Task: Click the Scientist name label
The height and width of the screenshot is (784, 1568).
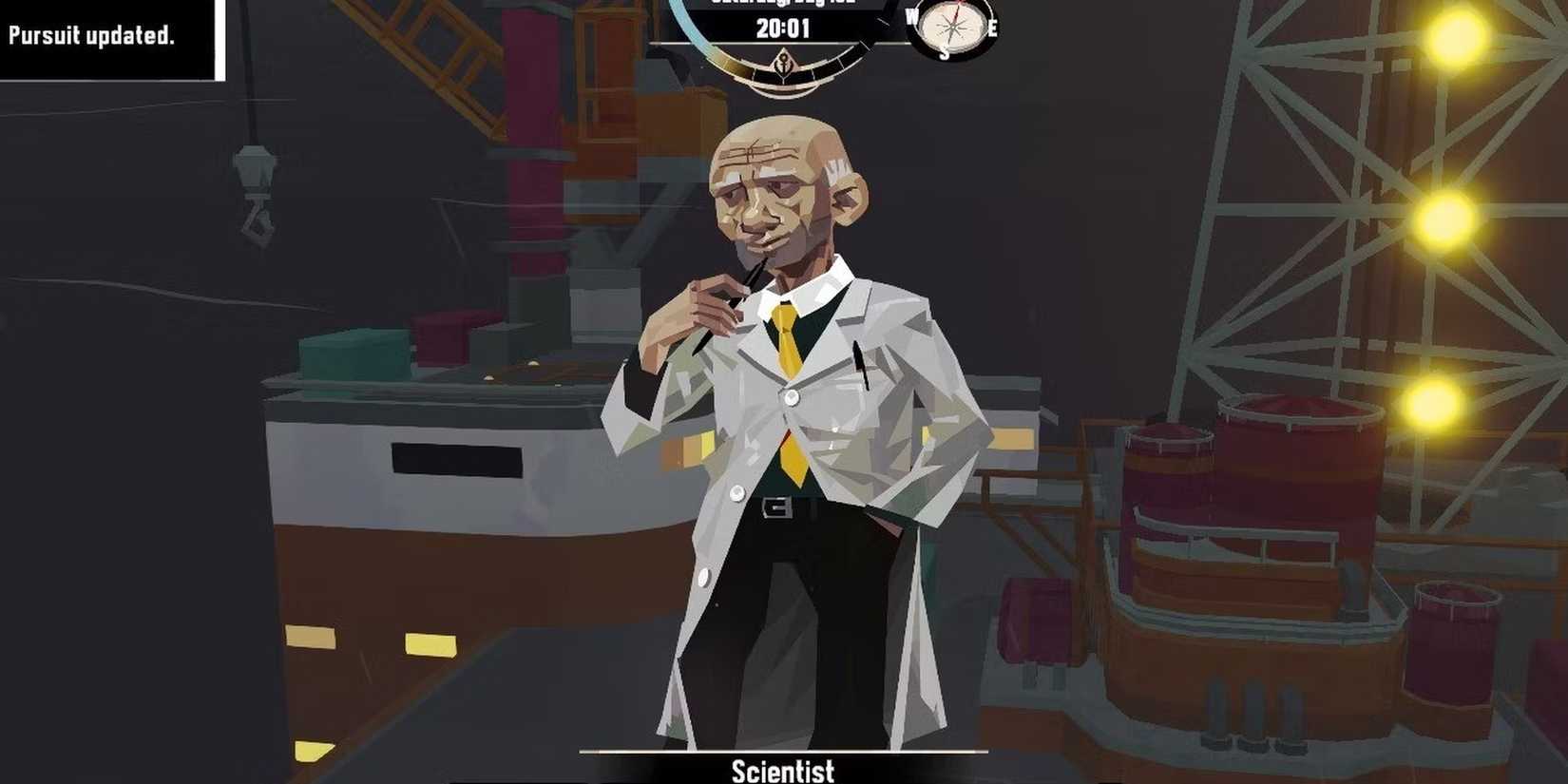Action: click(x=784, y=772)
